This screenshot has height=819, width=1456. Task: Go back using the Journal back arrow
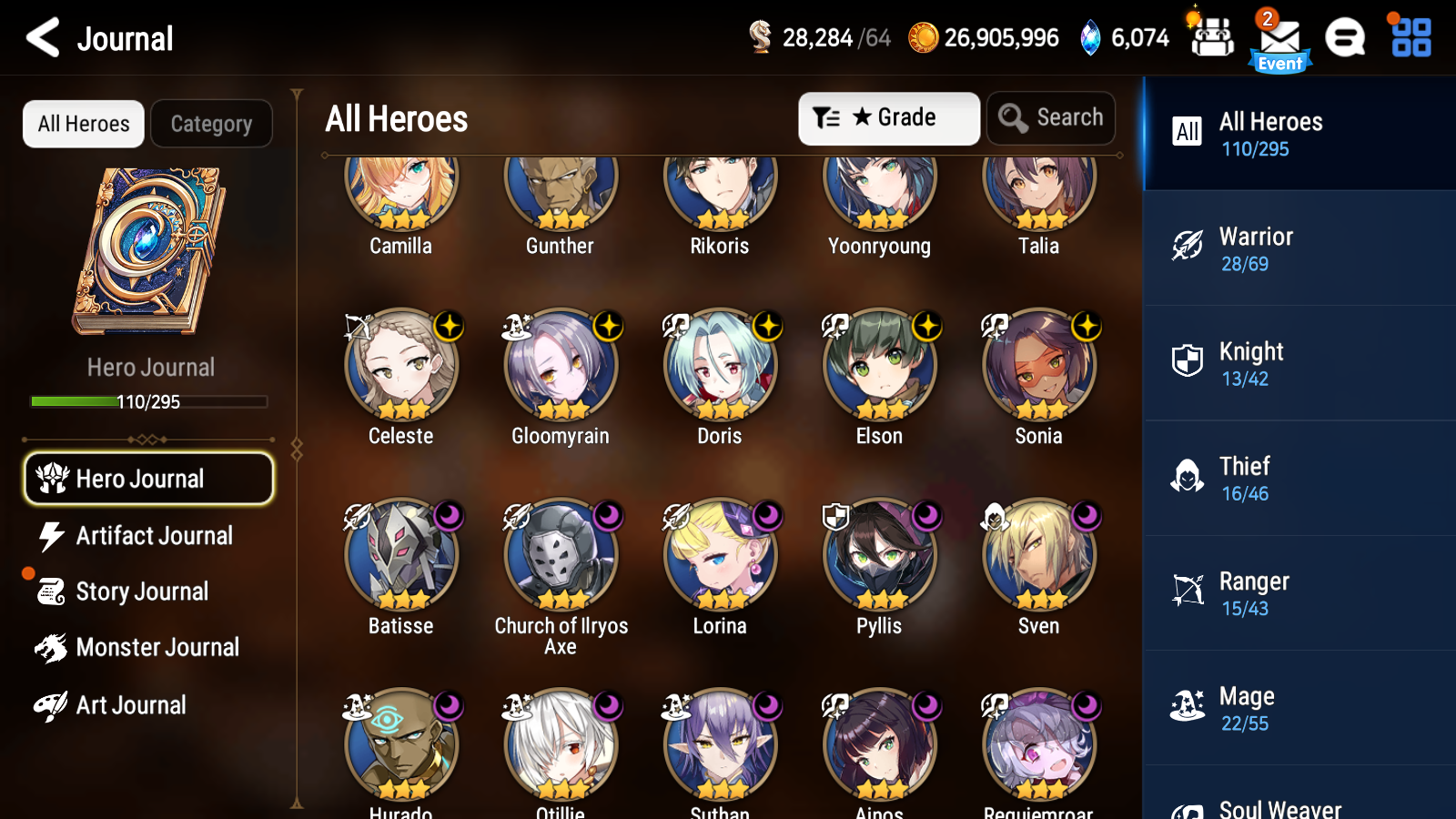pyautogui.click(x=39, y=38)
